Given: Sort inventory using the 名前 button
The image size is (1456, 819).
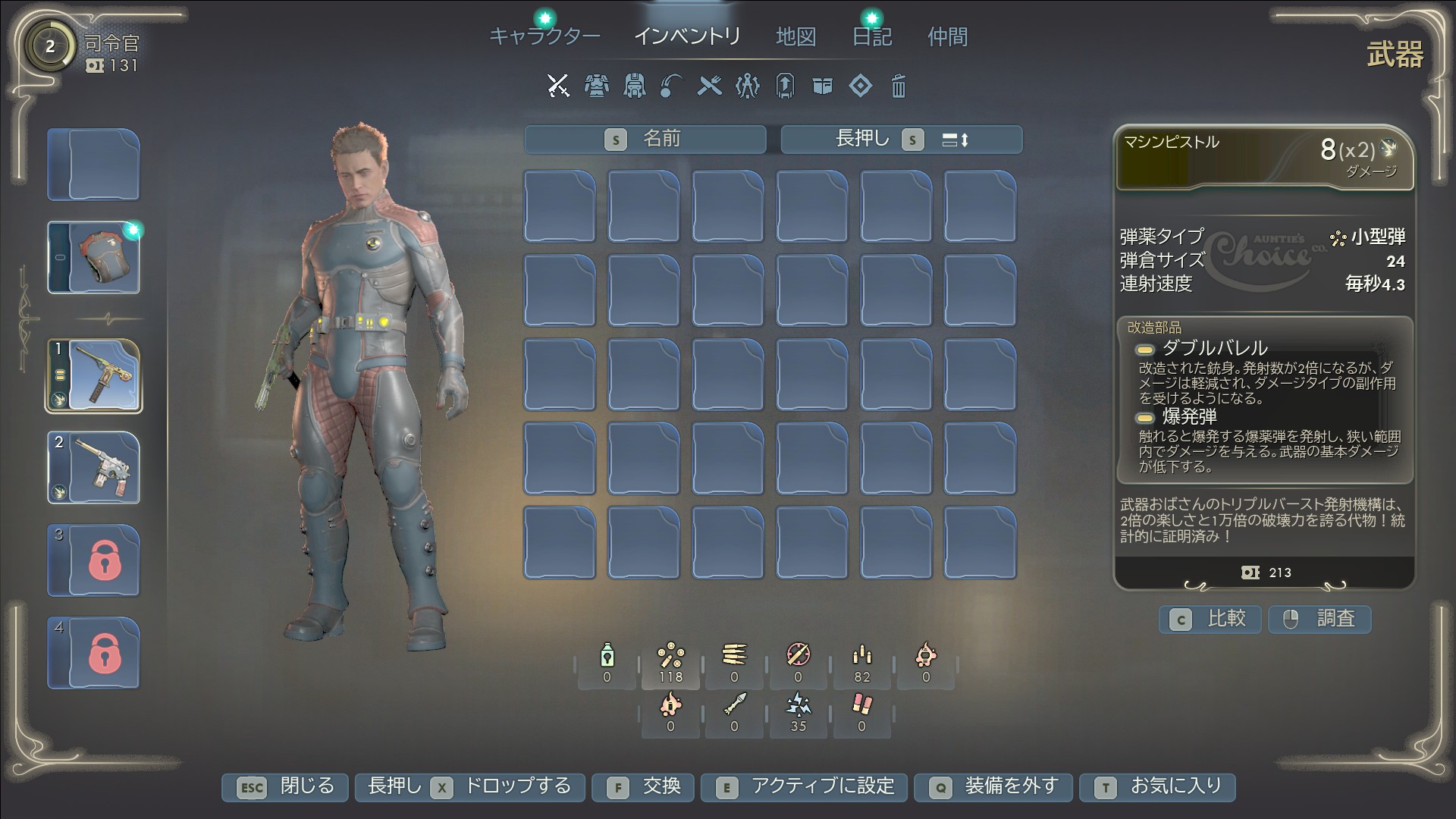Looking at the screenshot, I should [645, 140].
